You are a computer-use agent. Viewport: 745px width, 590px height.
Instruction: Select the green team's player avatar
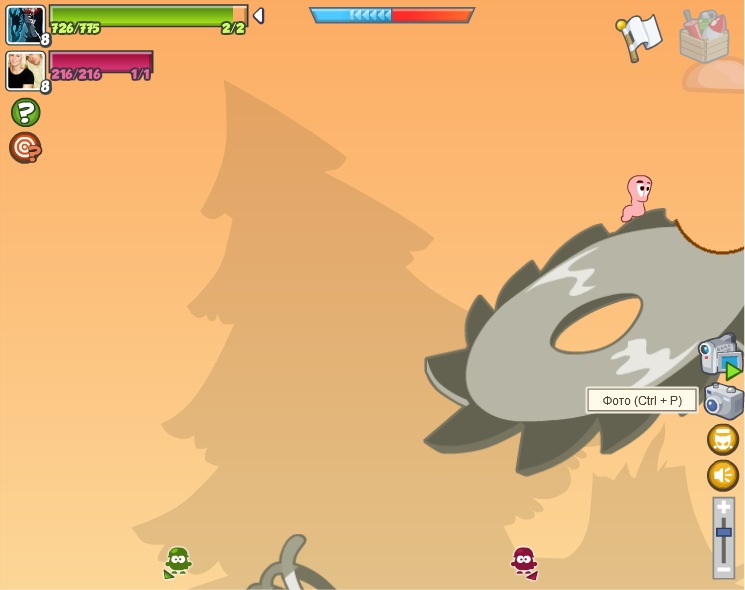point(25,25)
